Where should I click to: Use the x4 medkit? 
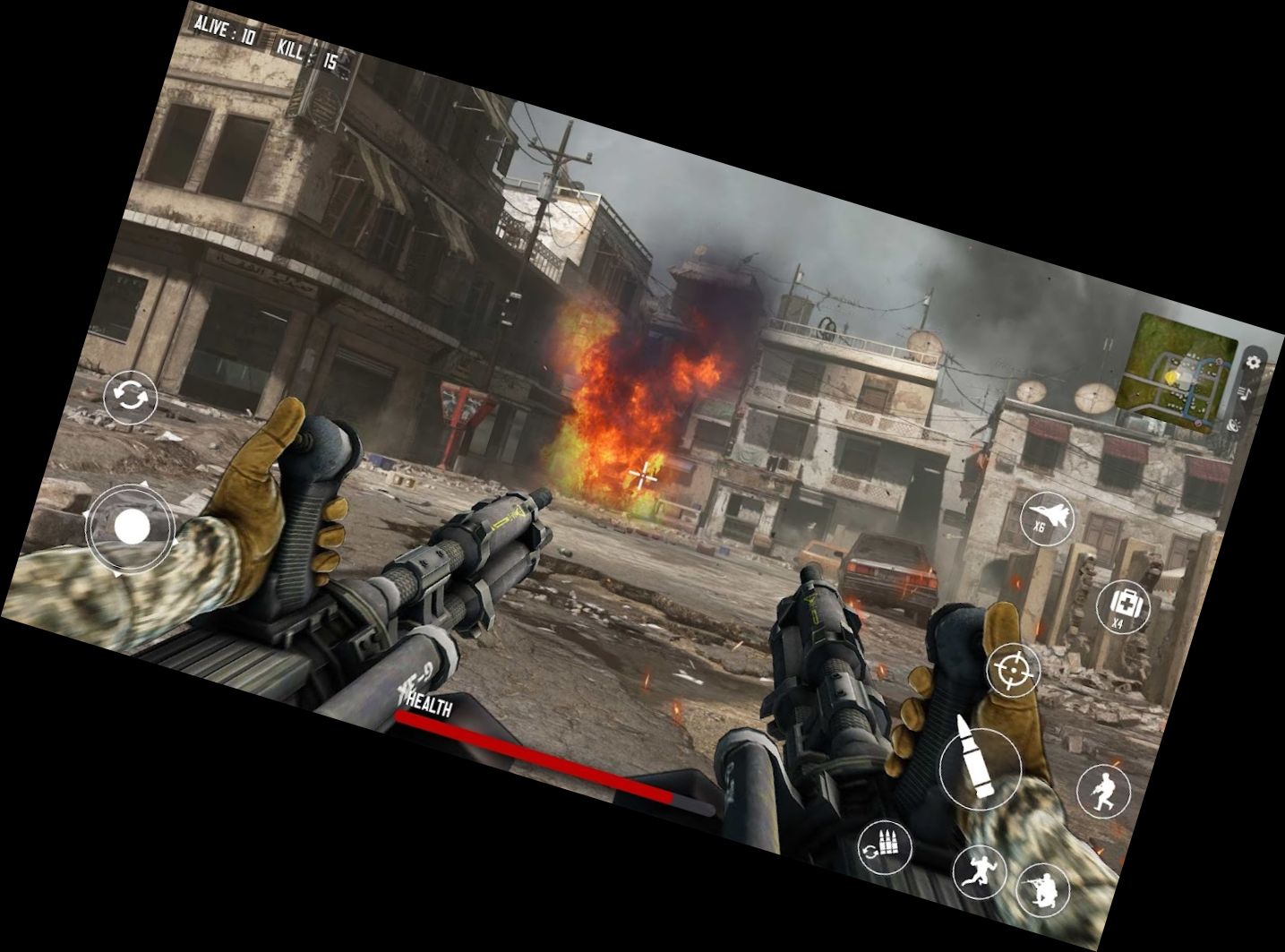1123,605
